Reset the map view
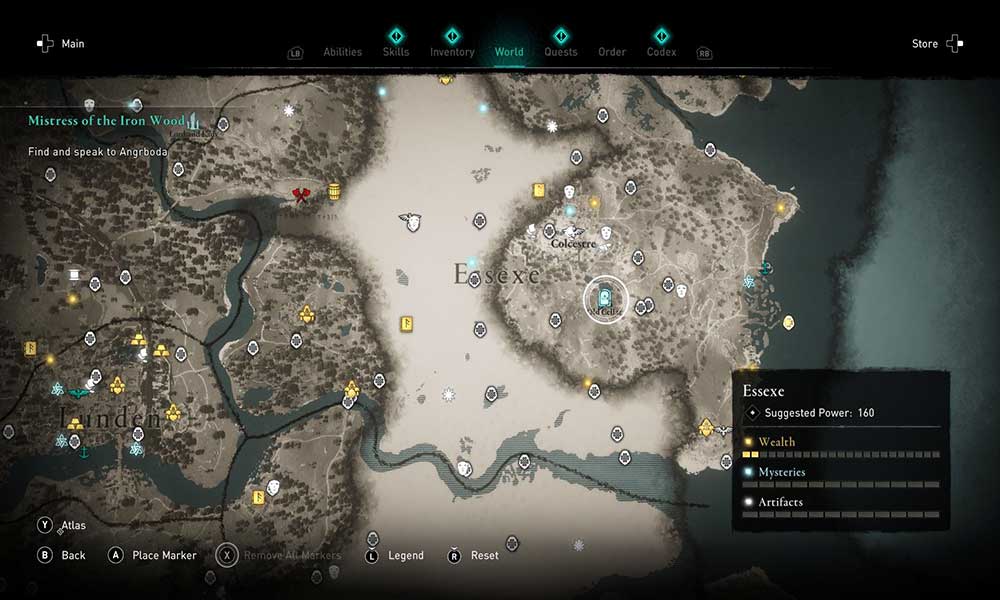Screen dimensions: 1000x600 484,555
